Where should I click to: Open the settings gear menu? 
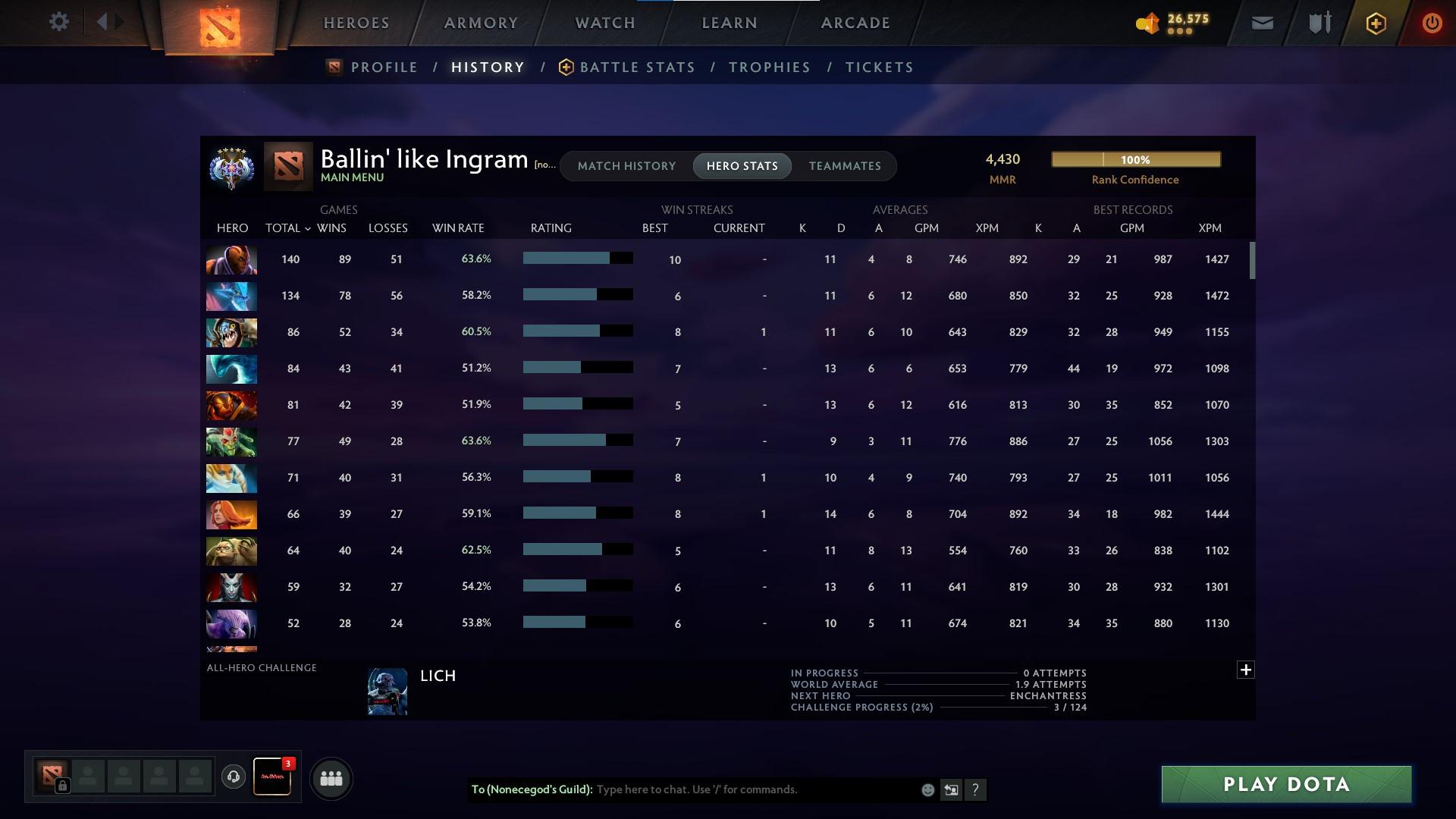pos(59,21)
